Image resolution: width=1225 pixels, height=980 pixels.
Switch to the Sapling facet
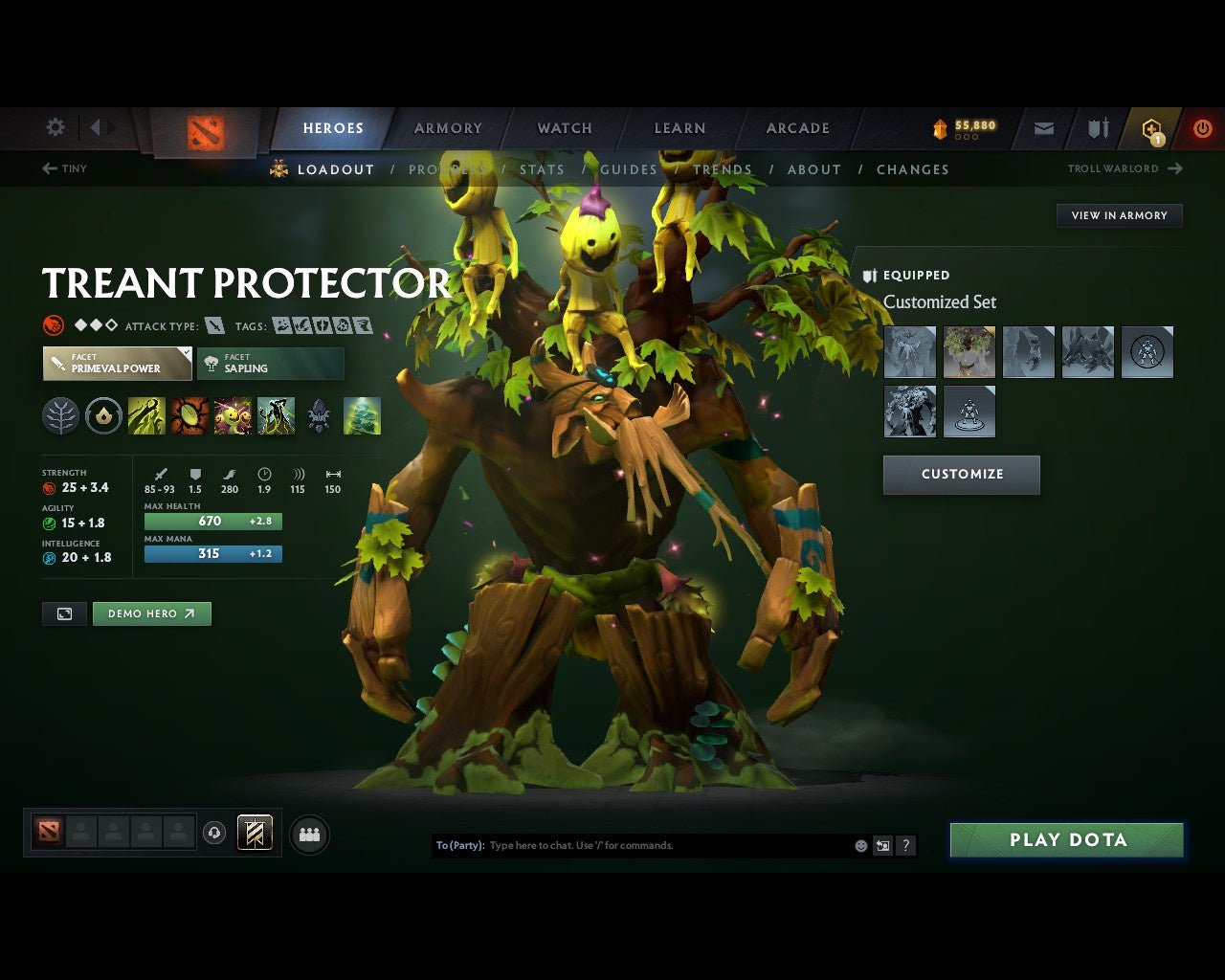click(271, 364)
